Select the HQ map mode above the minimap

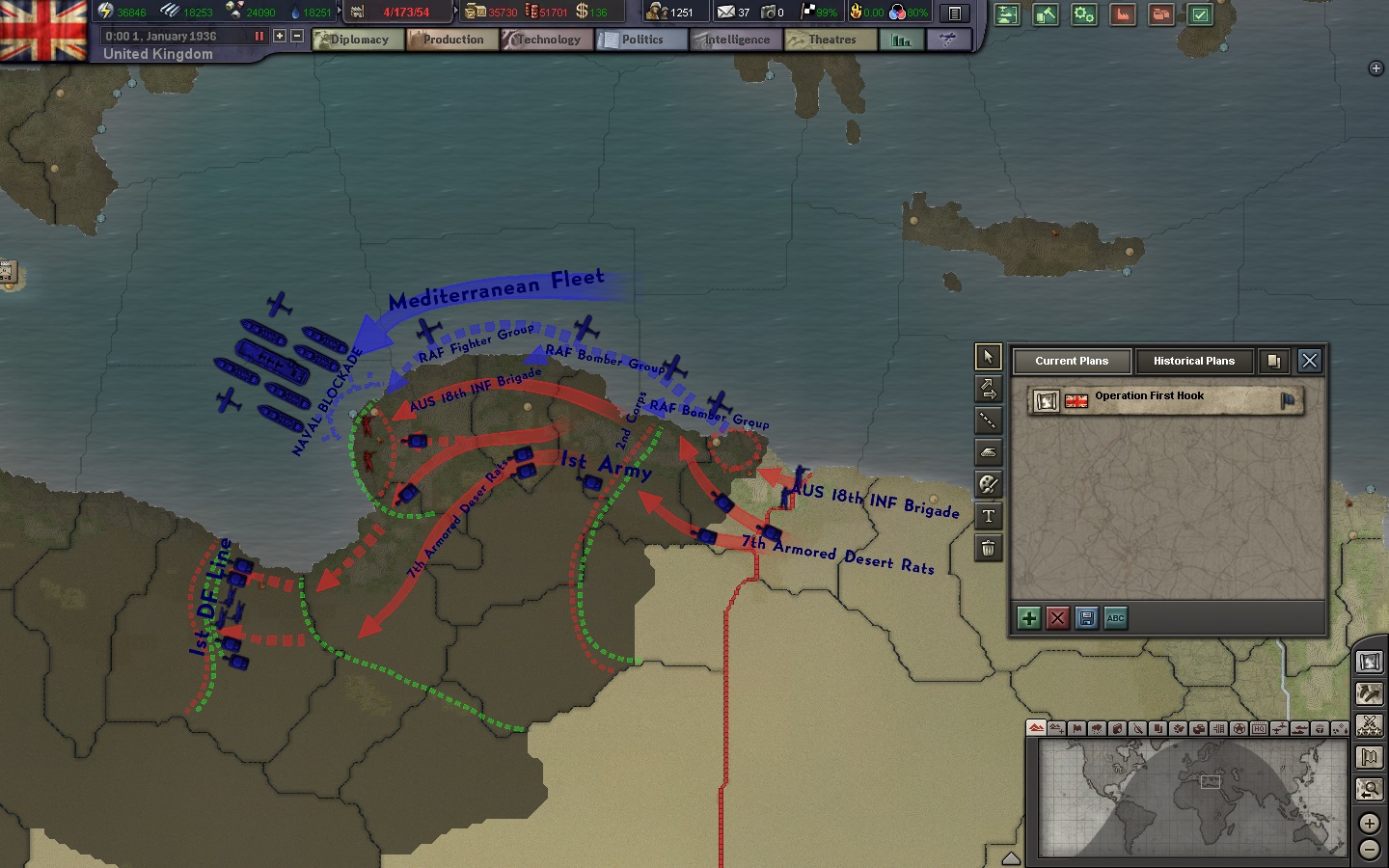tap(1261, 730)
